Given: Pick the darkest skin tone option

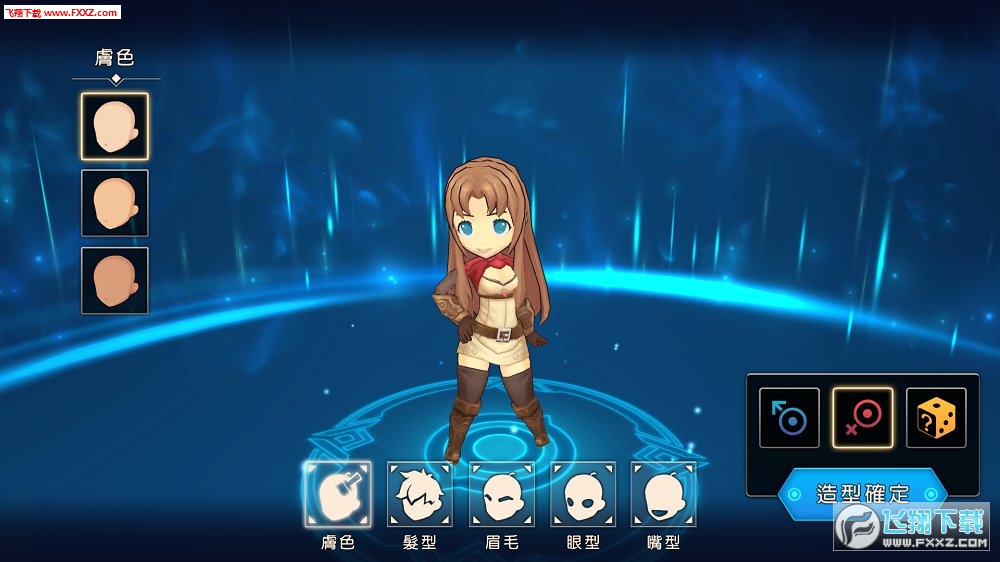Looking at the screenshot, I should pyautogui.click(x=115, y=280).
